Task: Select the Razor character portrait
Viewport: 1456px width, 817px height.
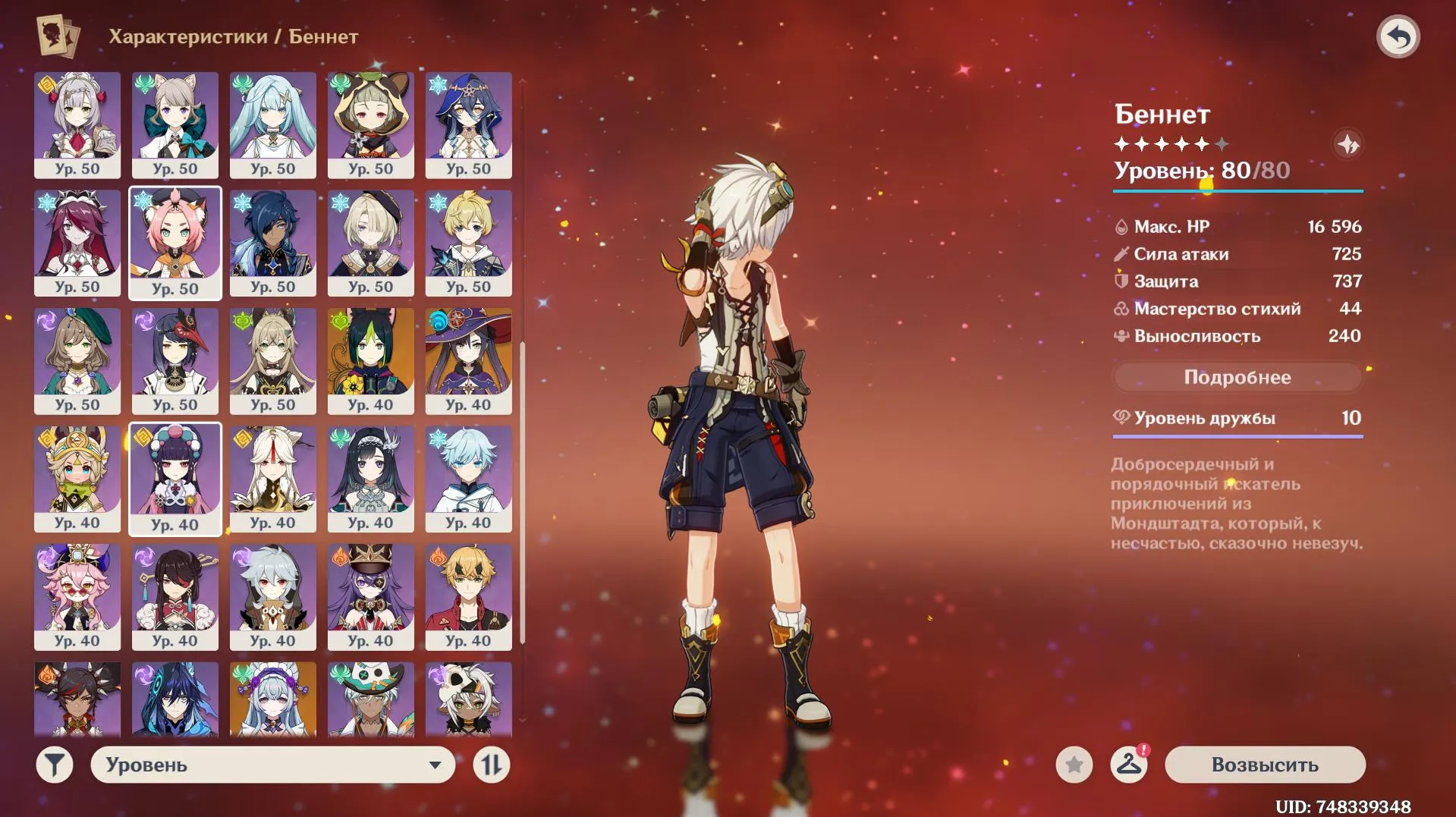Action: coord(273,598)
